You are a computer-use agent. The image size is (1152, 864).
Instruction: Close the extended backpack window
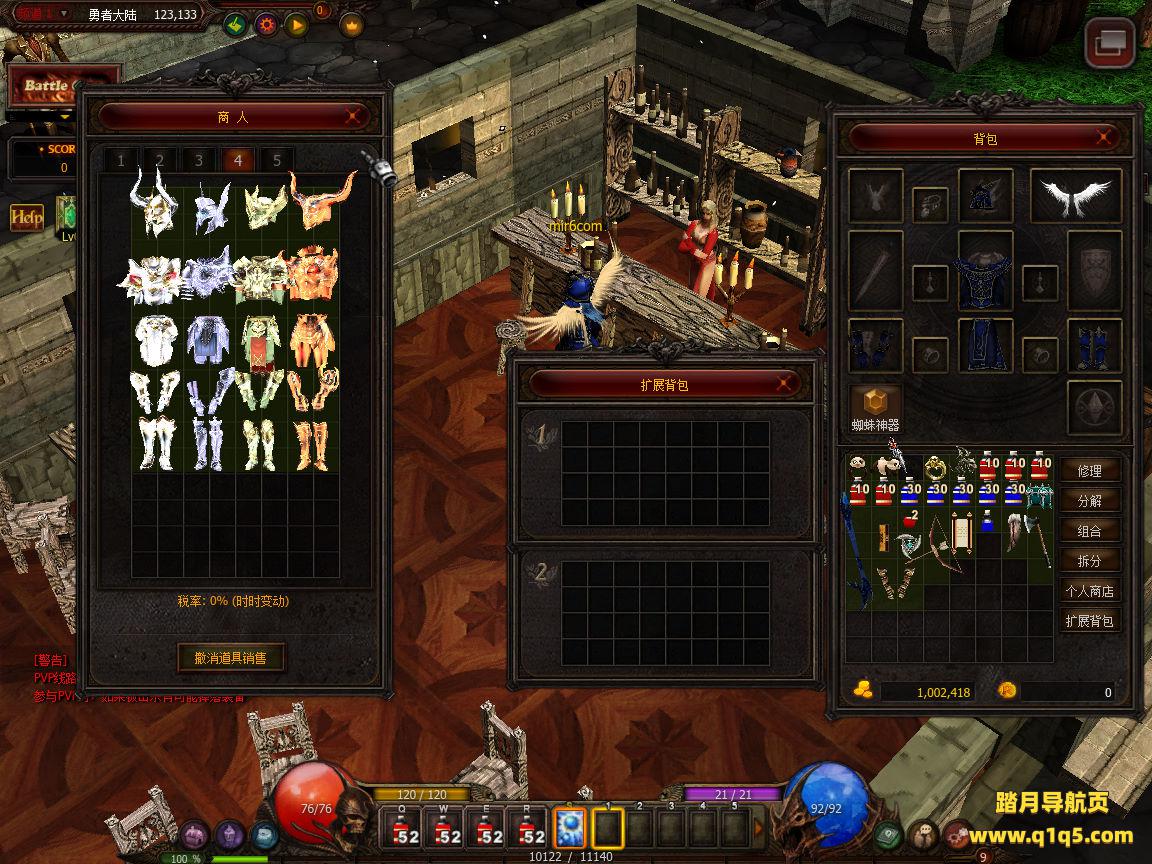(x=787, y=384)
